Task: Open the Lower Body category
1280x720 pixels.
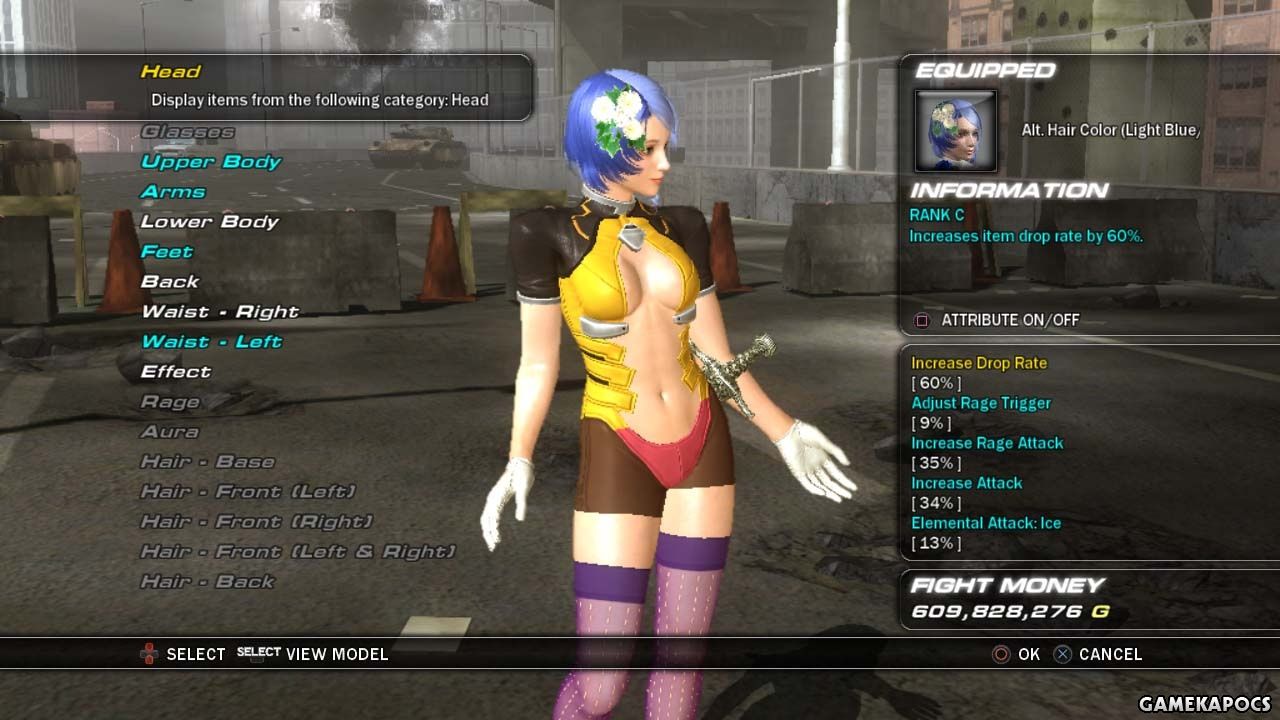Action: (210, 222)
